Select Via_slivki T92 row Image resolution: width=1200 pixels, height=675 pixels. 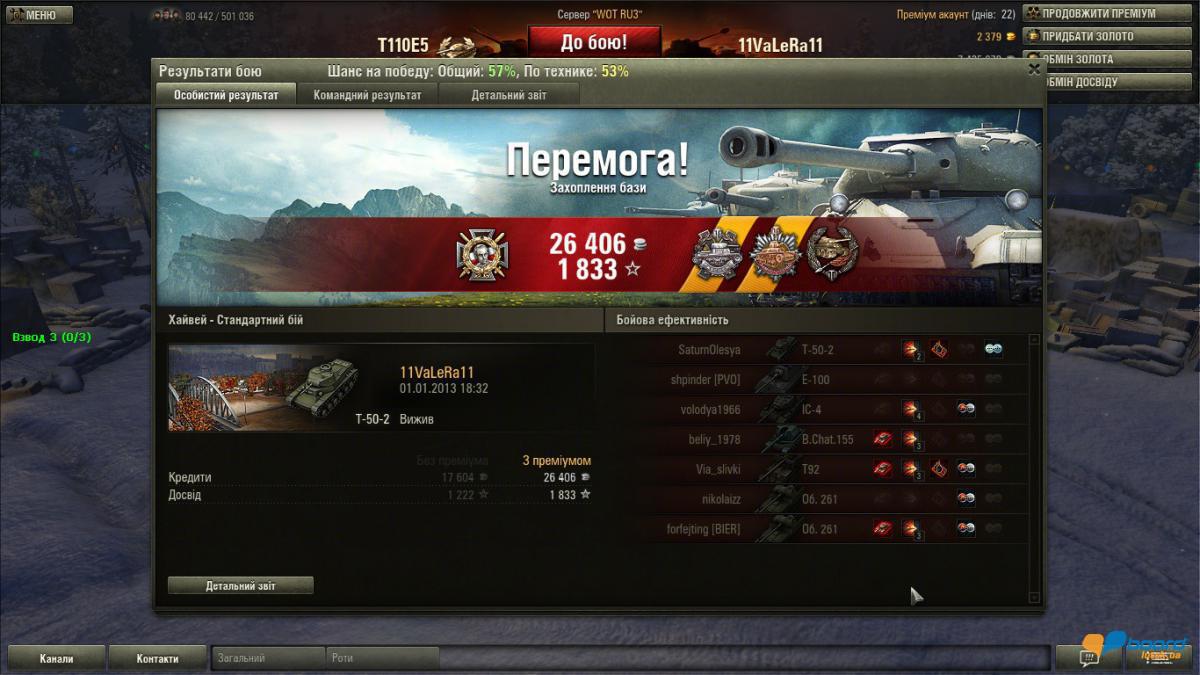820,469
